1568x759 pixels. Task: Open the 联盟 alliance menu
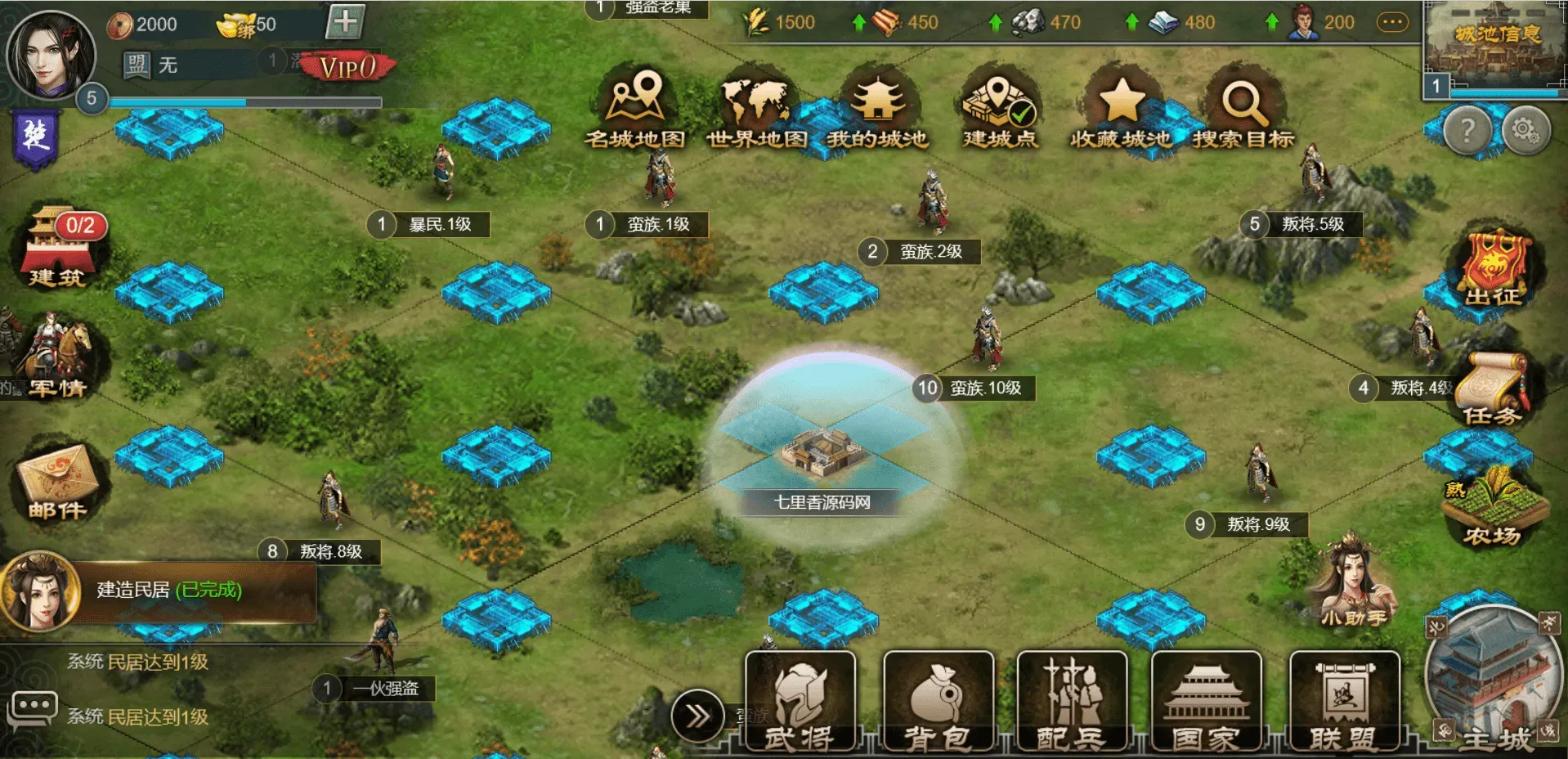coord(1344,702)
